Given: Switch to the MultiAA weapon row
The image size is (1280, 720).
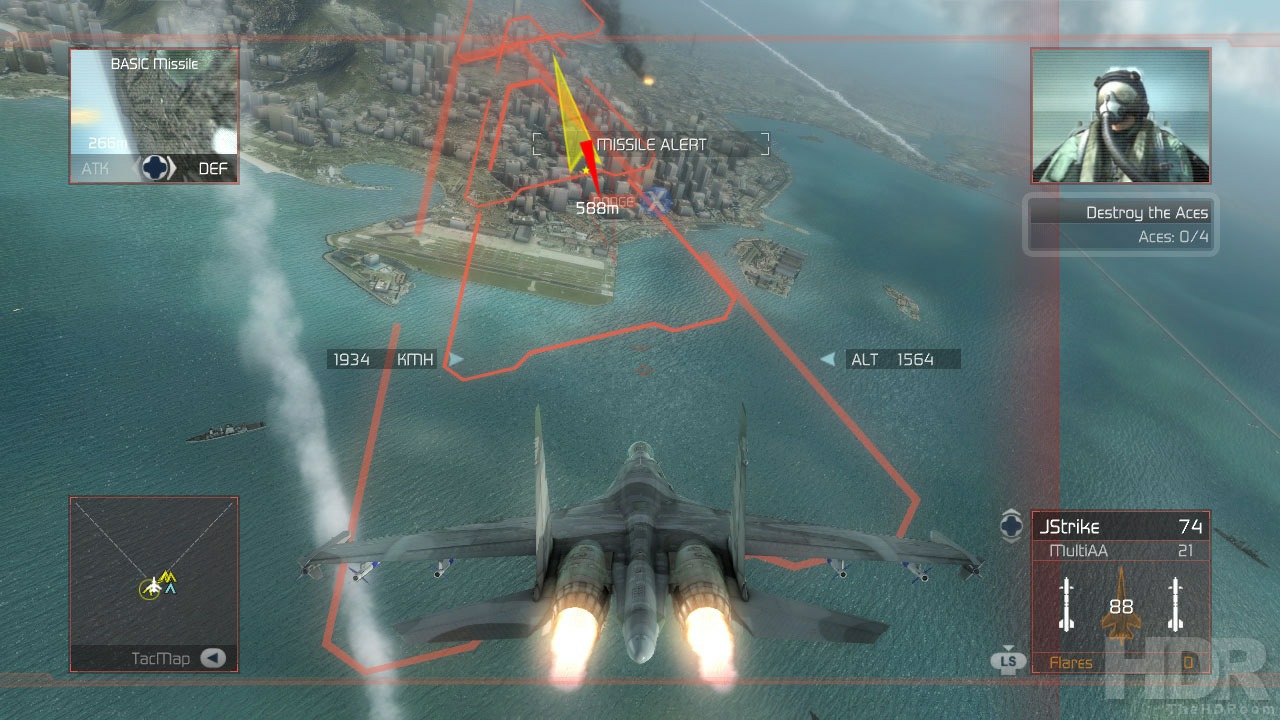Looking at the screenshot, I should pos(1120,550).
